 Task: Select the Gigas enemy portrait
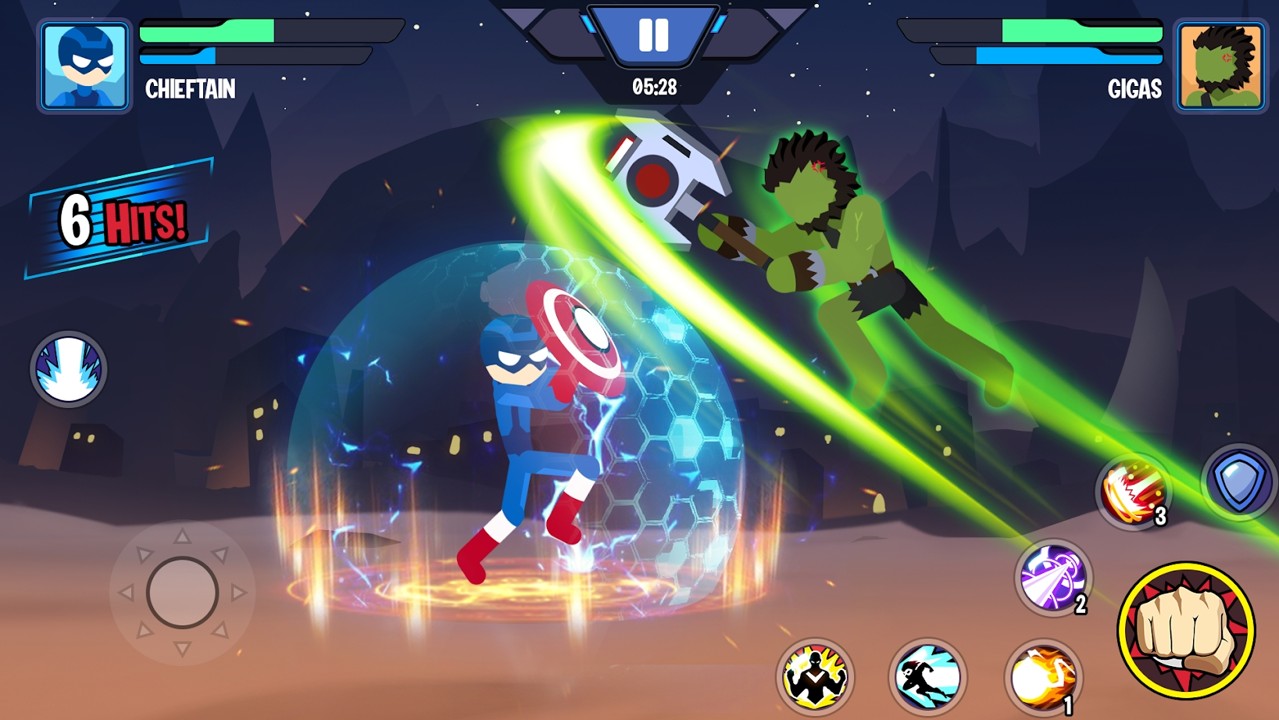point(1219,66)
